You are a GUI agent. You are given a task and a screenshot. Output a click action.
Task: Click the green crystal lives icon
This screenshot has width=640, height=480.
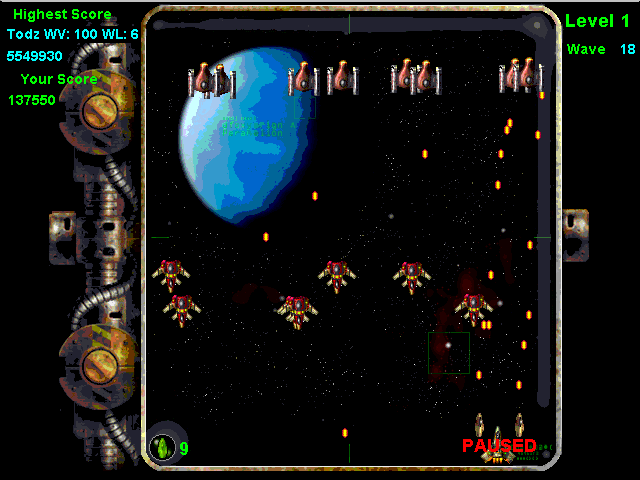(162, 447)
